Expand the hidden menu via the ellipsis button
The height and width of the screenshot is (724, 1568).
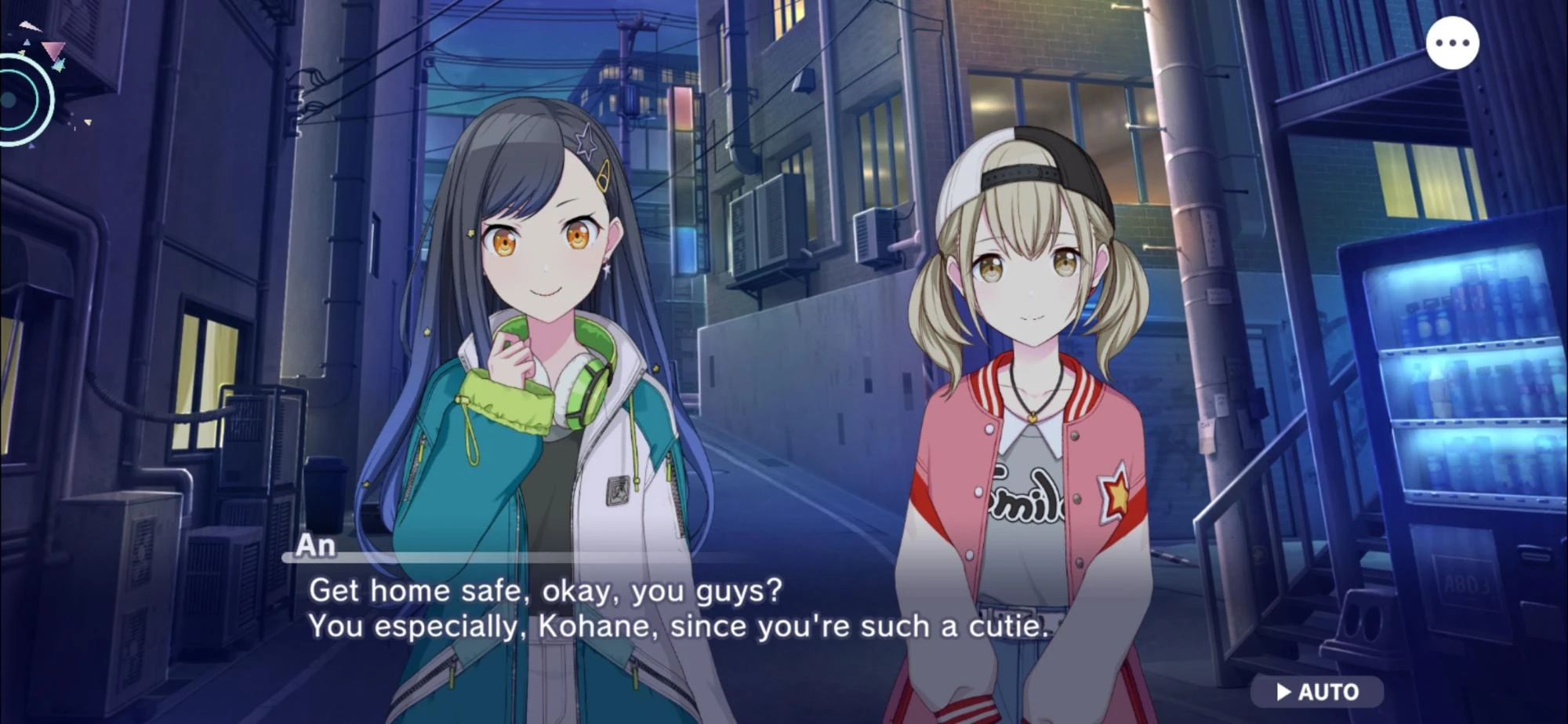point(1454,43)
